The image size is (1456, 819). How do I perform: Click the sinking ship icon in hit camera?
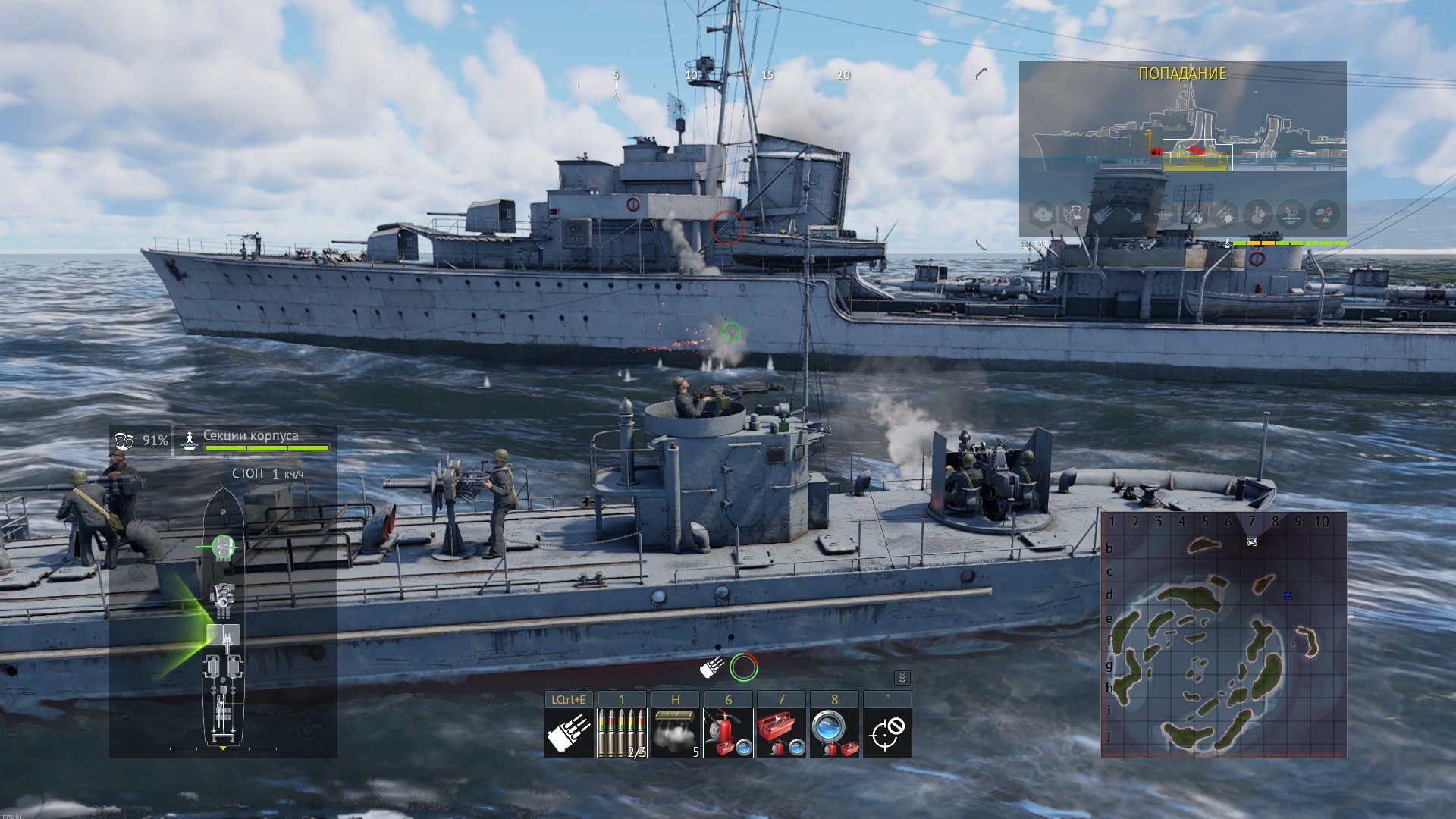coord(1291,215)
